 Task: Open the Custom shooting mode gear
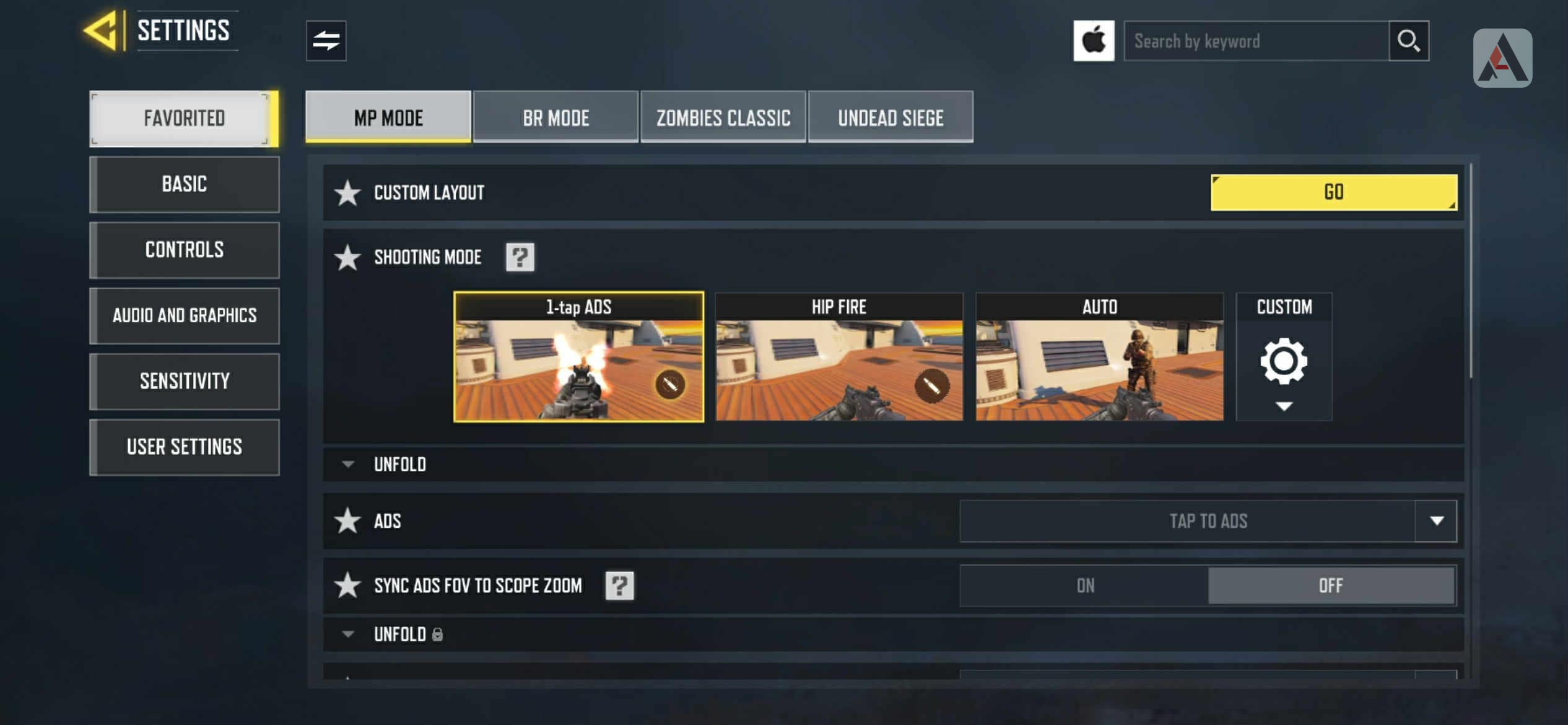coord(1283,361)
